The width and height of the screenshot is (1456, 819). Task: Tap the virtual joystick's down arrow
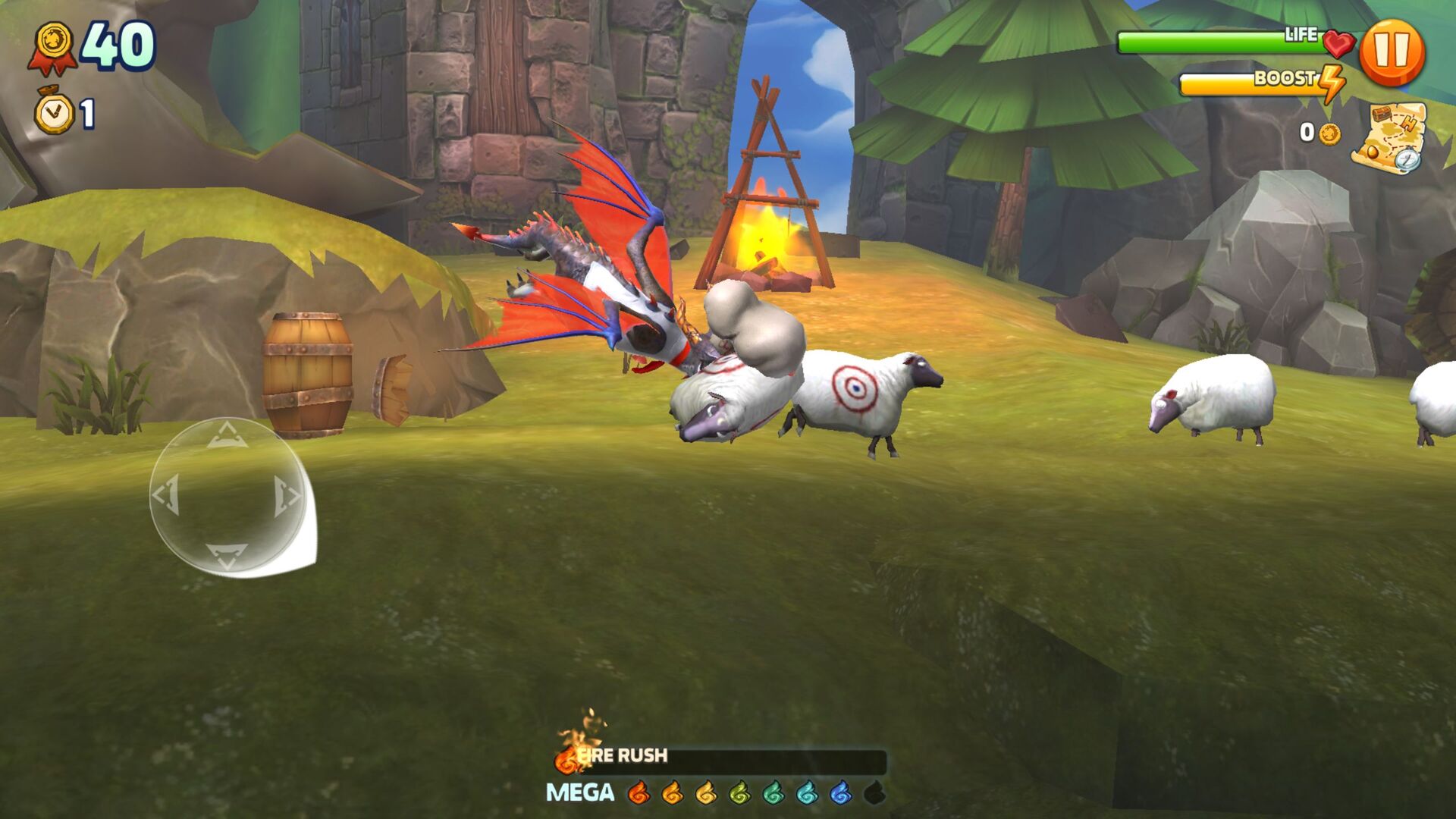point(226,555)
